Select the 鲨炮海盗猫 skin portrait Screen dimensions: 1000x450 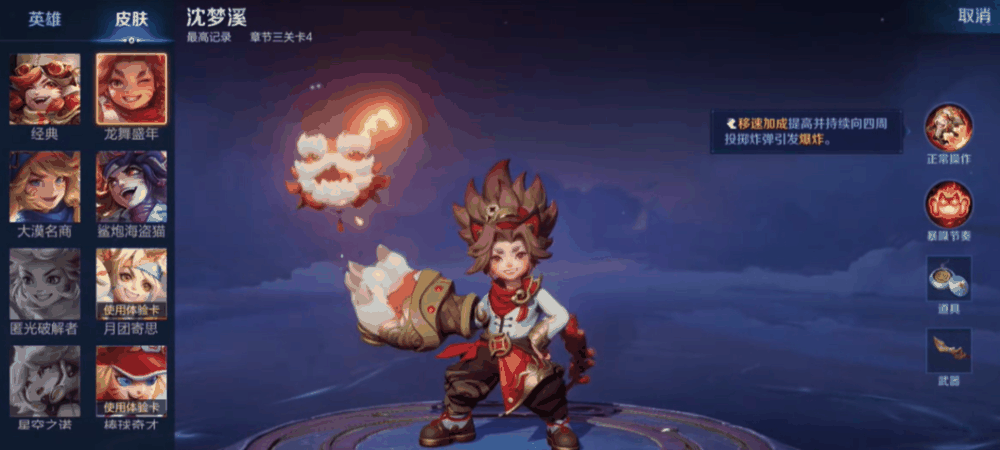pos(131,187)
